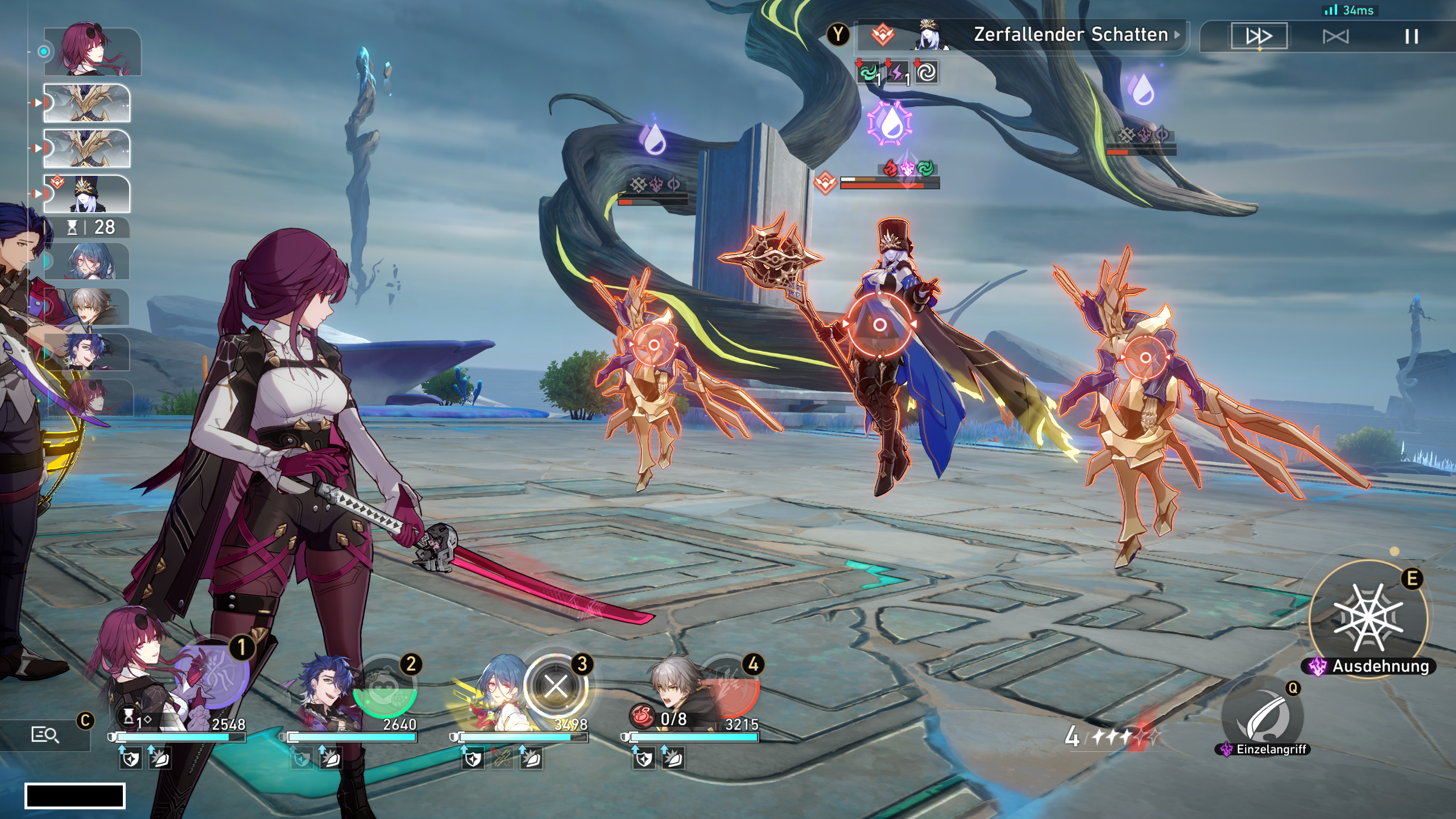
Task: Activate the Ausdehnung skill
Action: (1368, 618)
